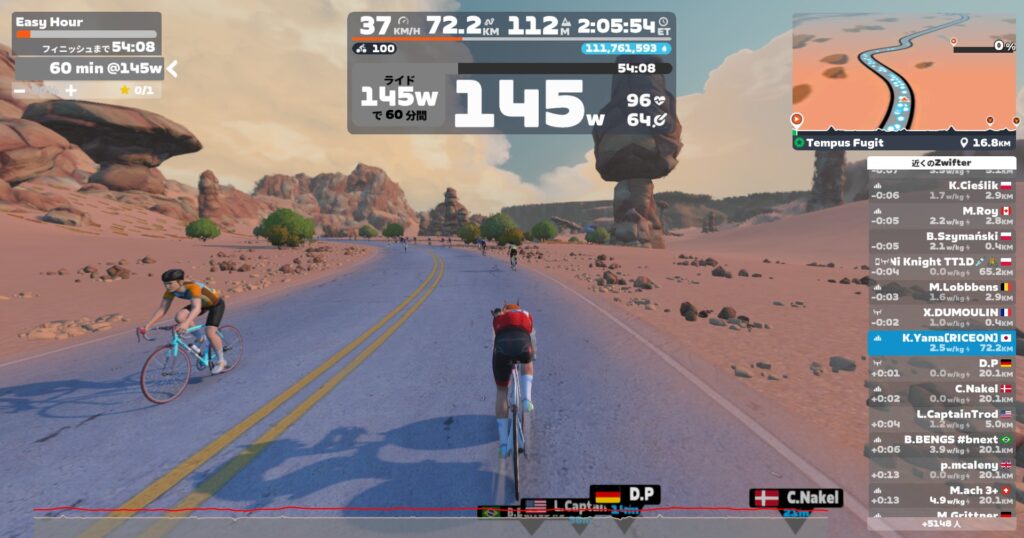Decrease workout intensity with the minus button
The width and height of the screenshot is (1024, 538).
click(x=20, y=91)
